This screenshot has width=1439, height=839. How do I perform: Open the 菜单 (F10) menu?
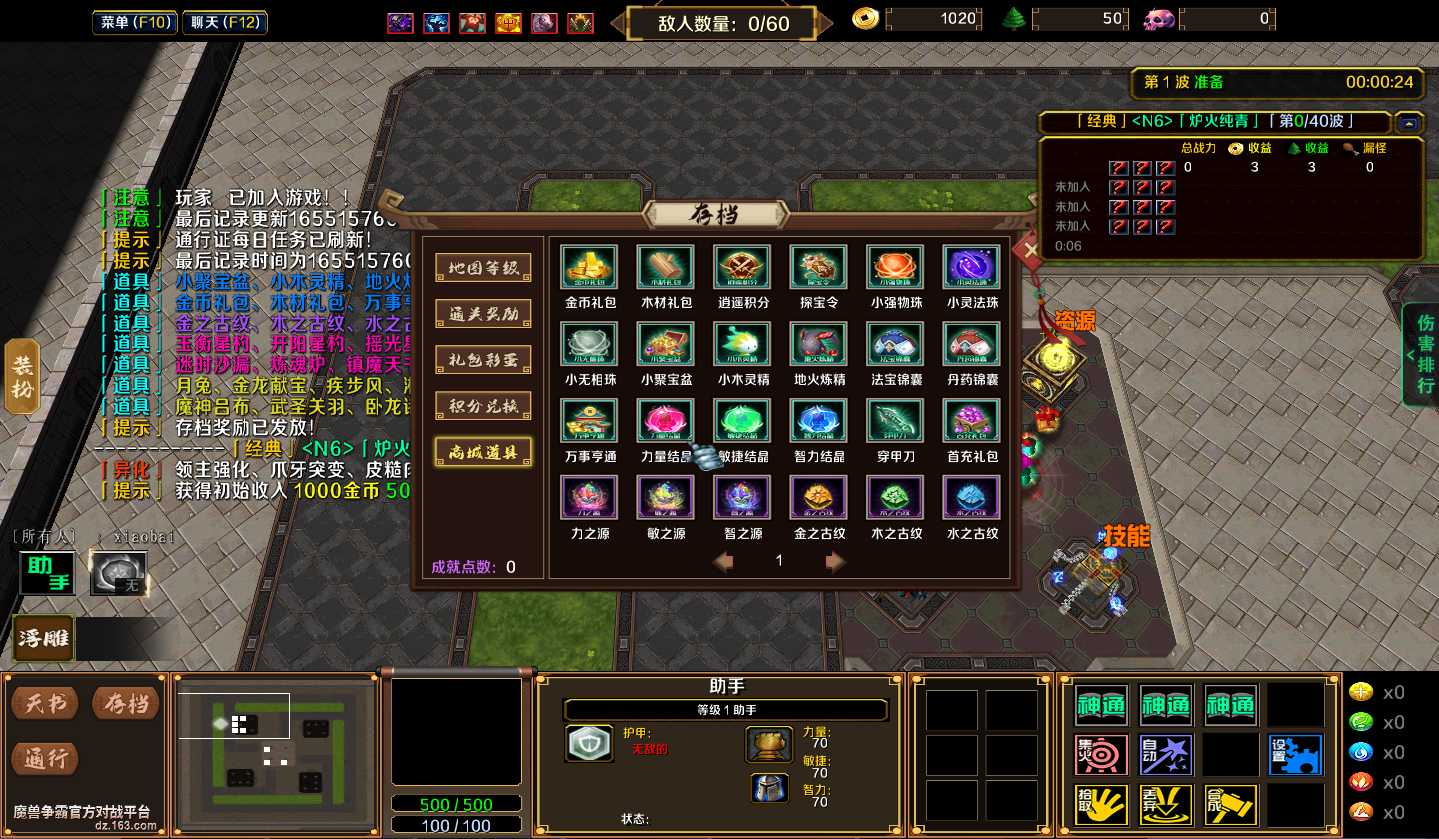point(135,22)
